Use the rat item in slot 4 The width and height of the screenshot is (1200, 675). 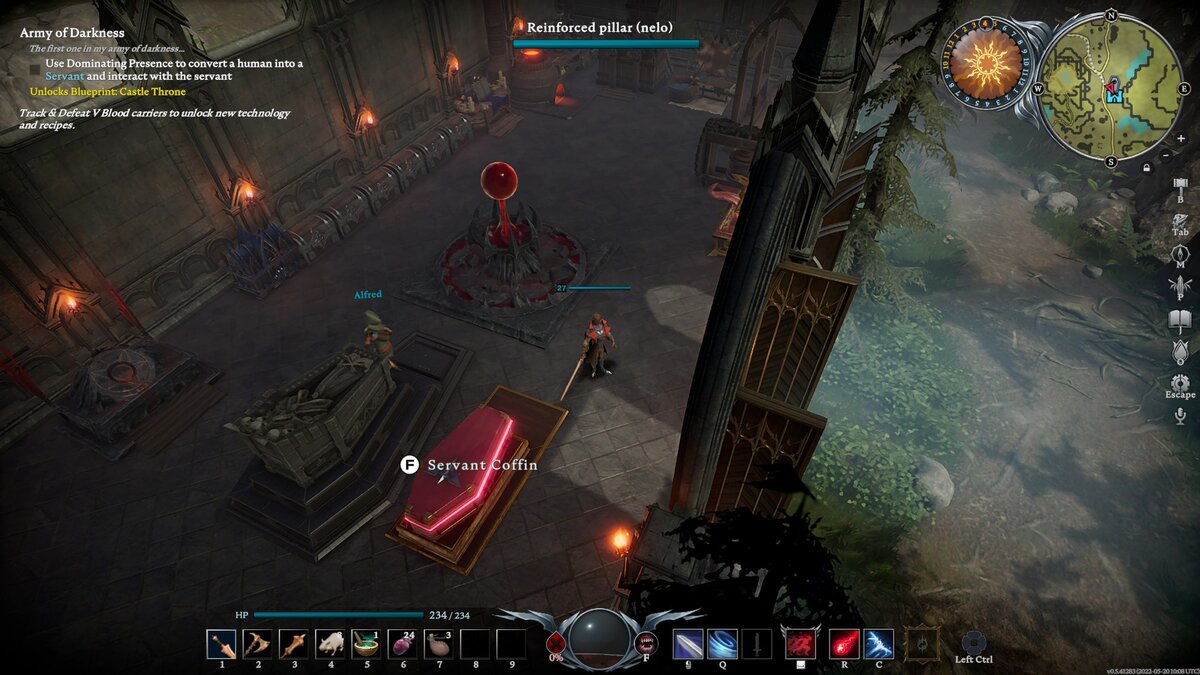[330, 644]
